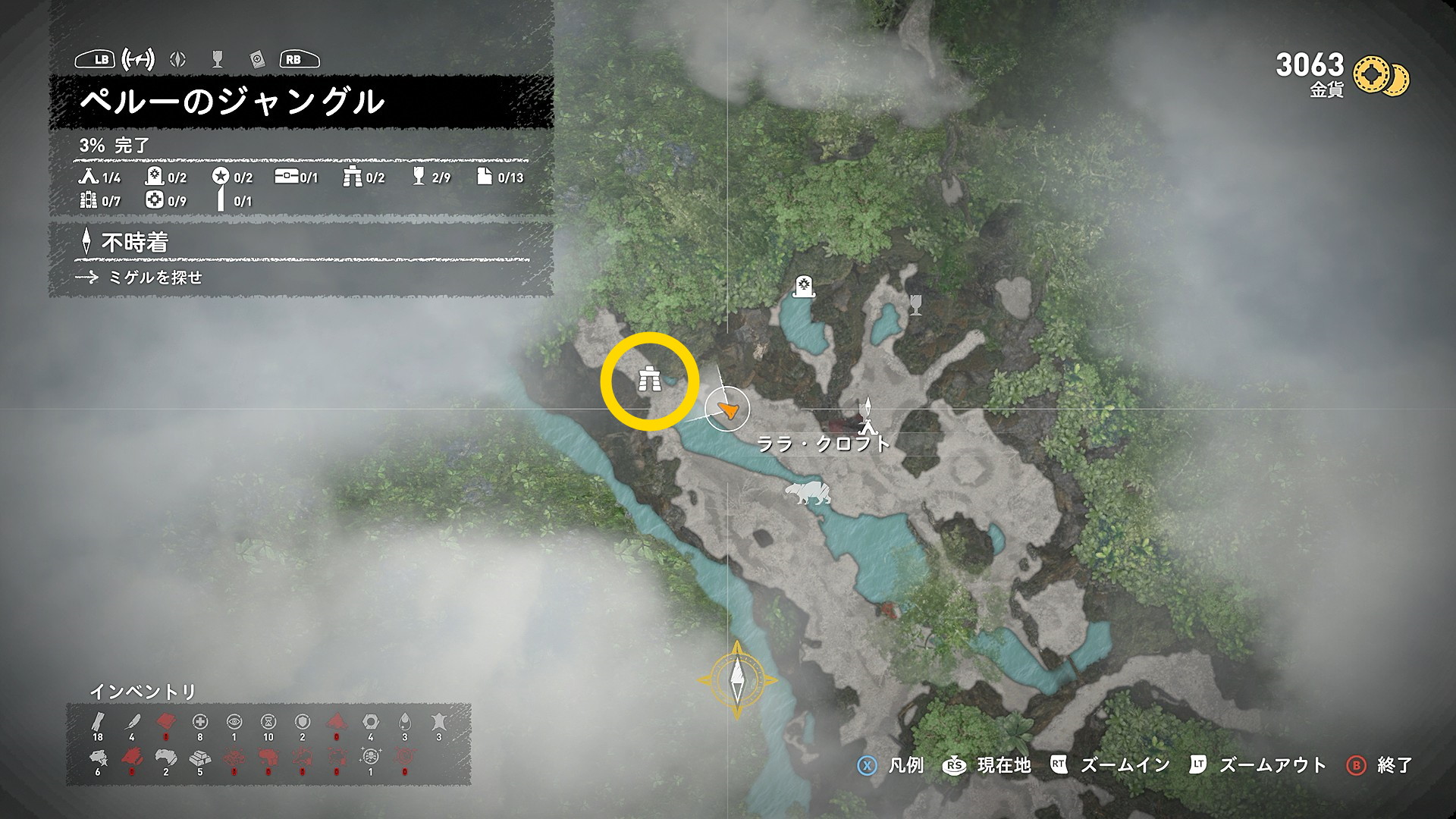Viewport: 1456px width, 819px height.
Task: Open the goblet artifacts tab
Action: pyautogui.click(x=218, y=59)
